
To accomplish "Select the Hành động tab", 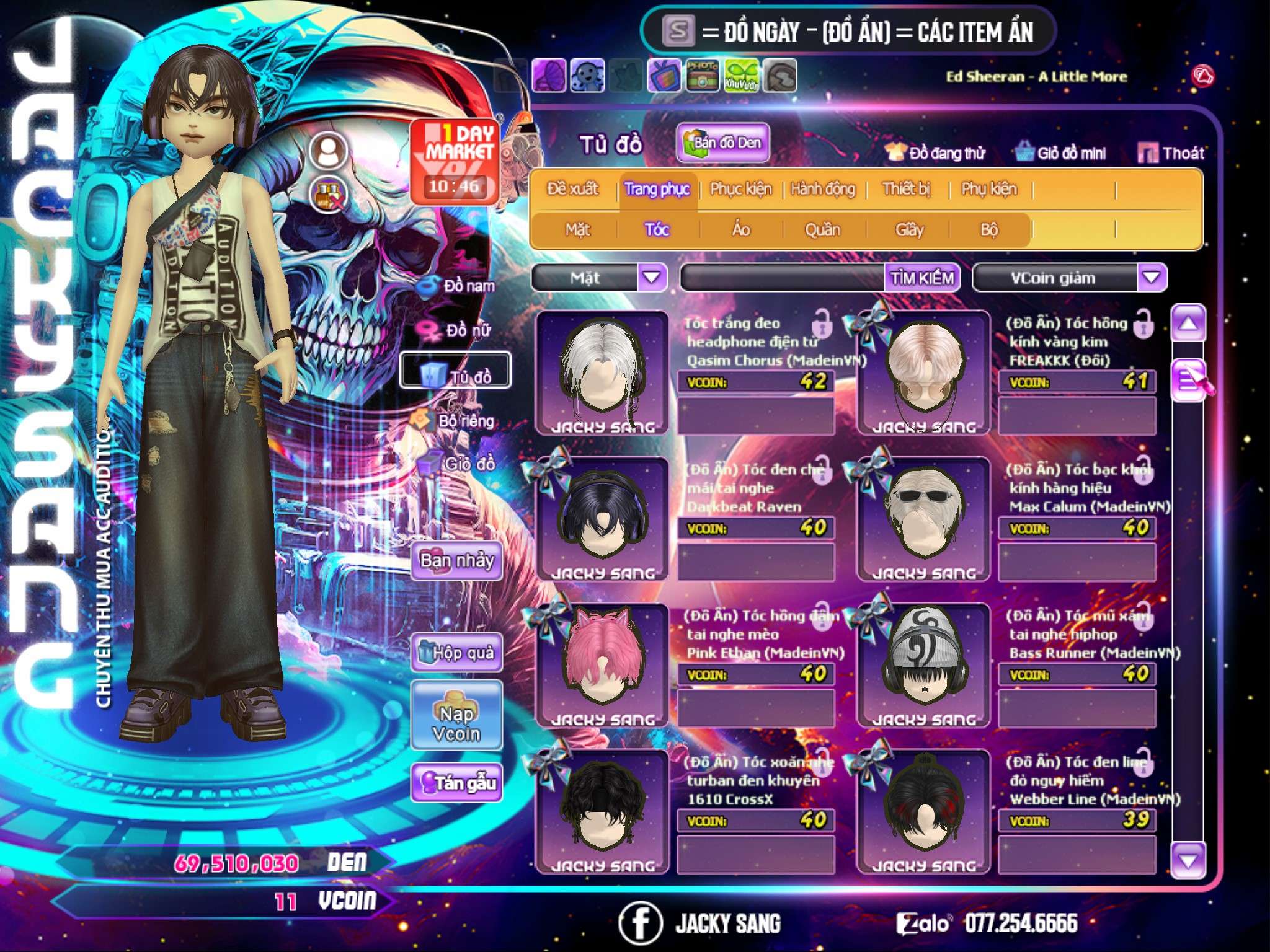I will (x=822, y=189).
